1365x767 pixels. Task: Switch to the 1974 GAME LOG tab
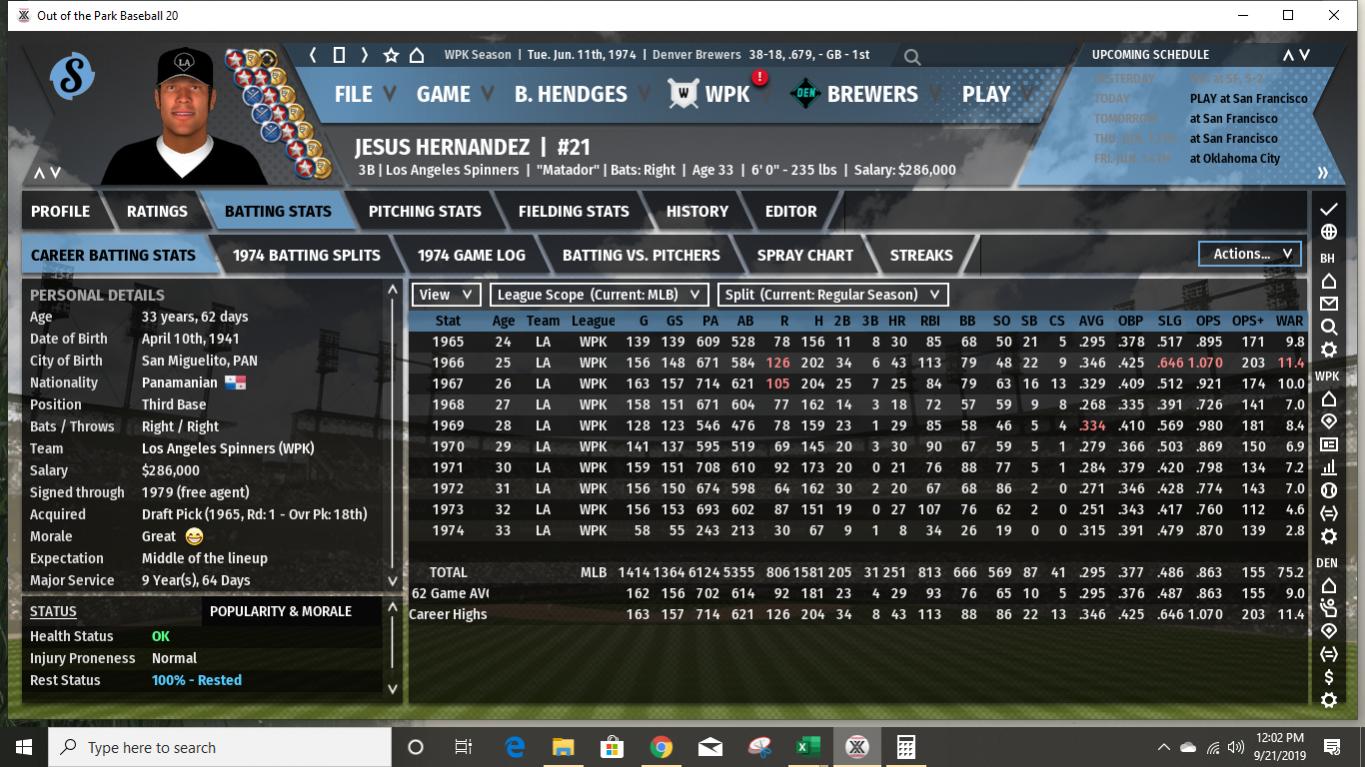[473, 255]
